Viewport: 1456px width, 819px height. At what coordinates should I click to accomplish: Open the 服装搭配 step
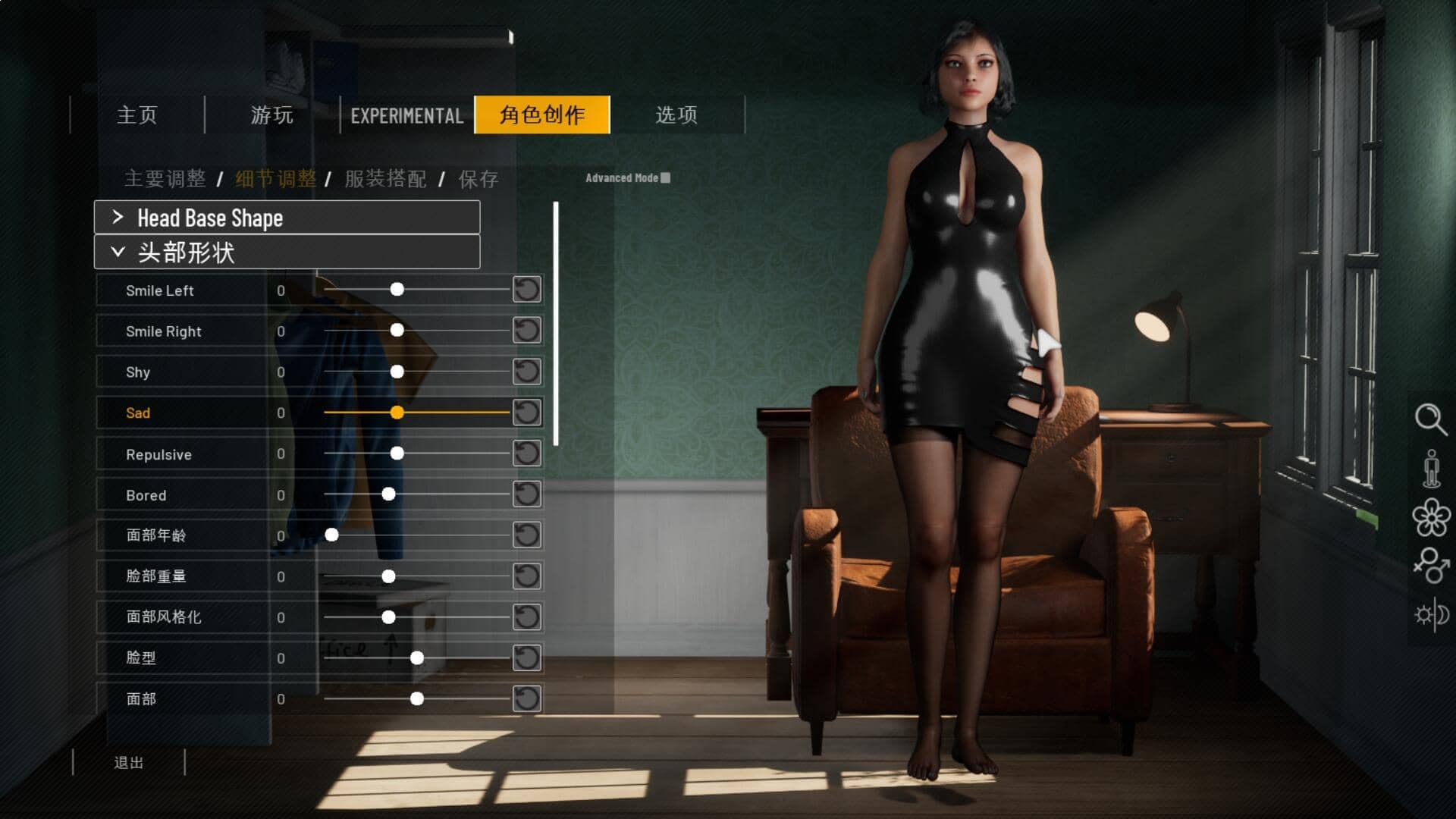(385, 179)
